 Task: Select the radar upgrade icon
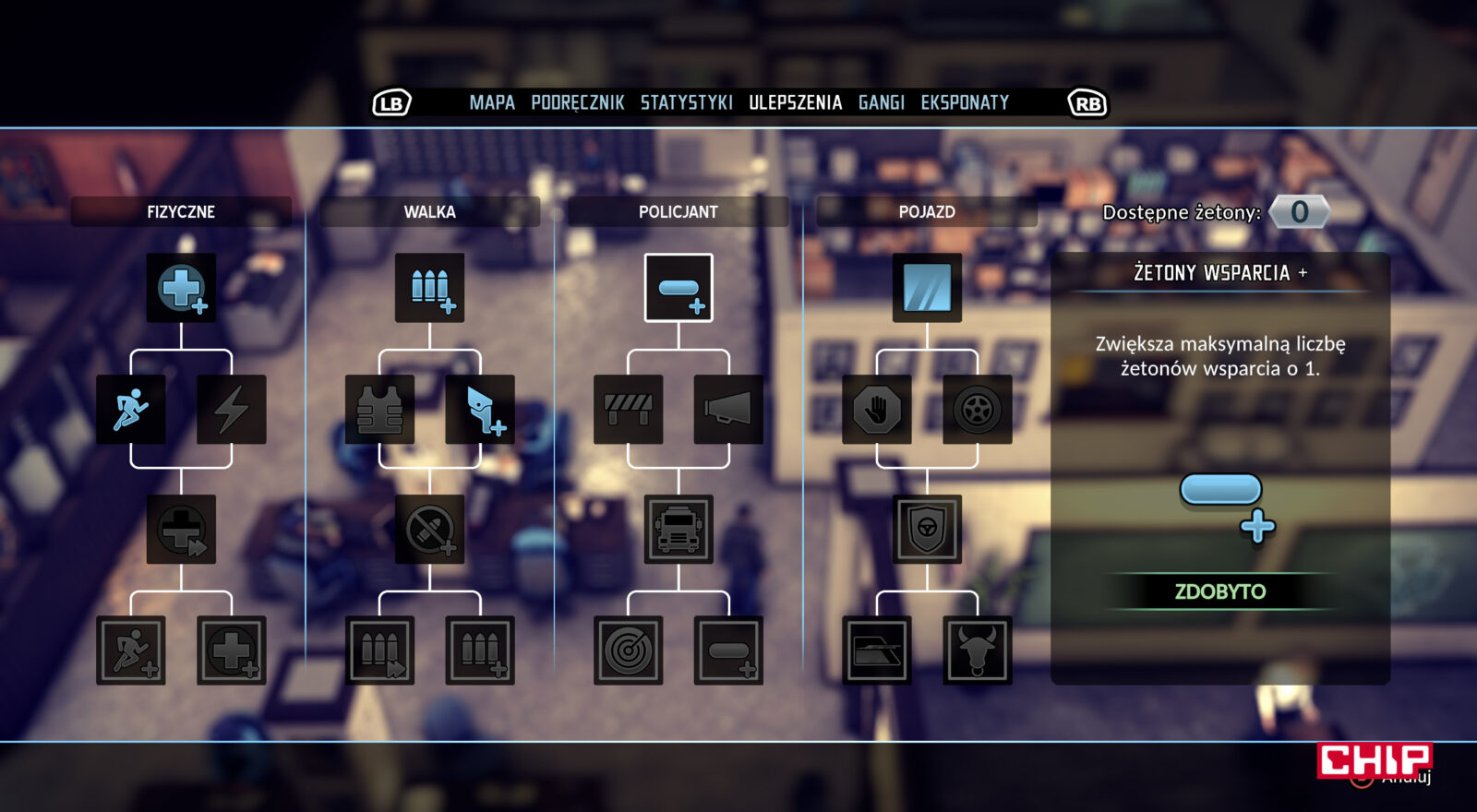pyautogui.click(x=629, y=651)
